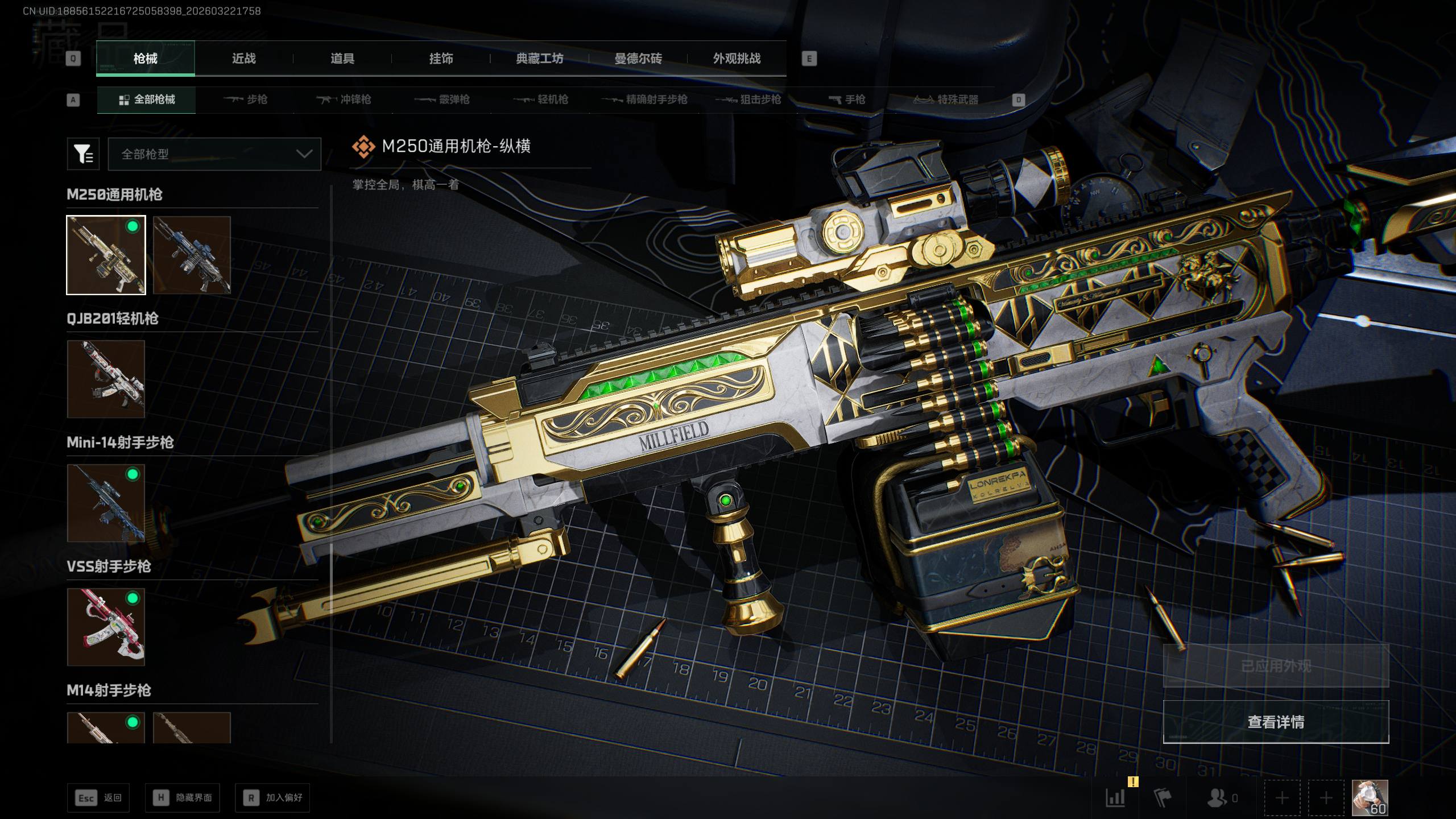
Task: Open the 外观挑战 challenges tab
Action: point(737,59)
